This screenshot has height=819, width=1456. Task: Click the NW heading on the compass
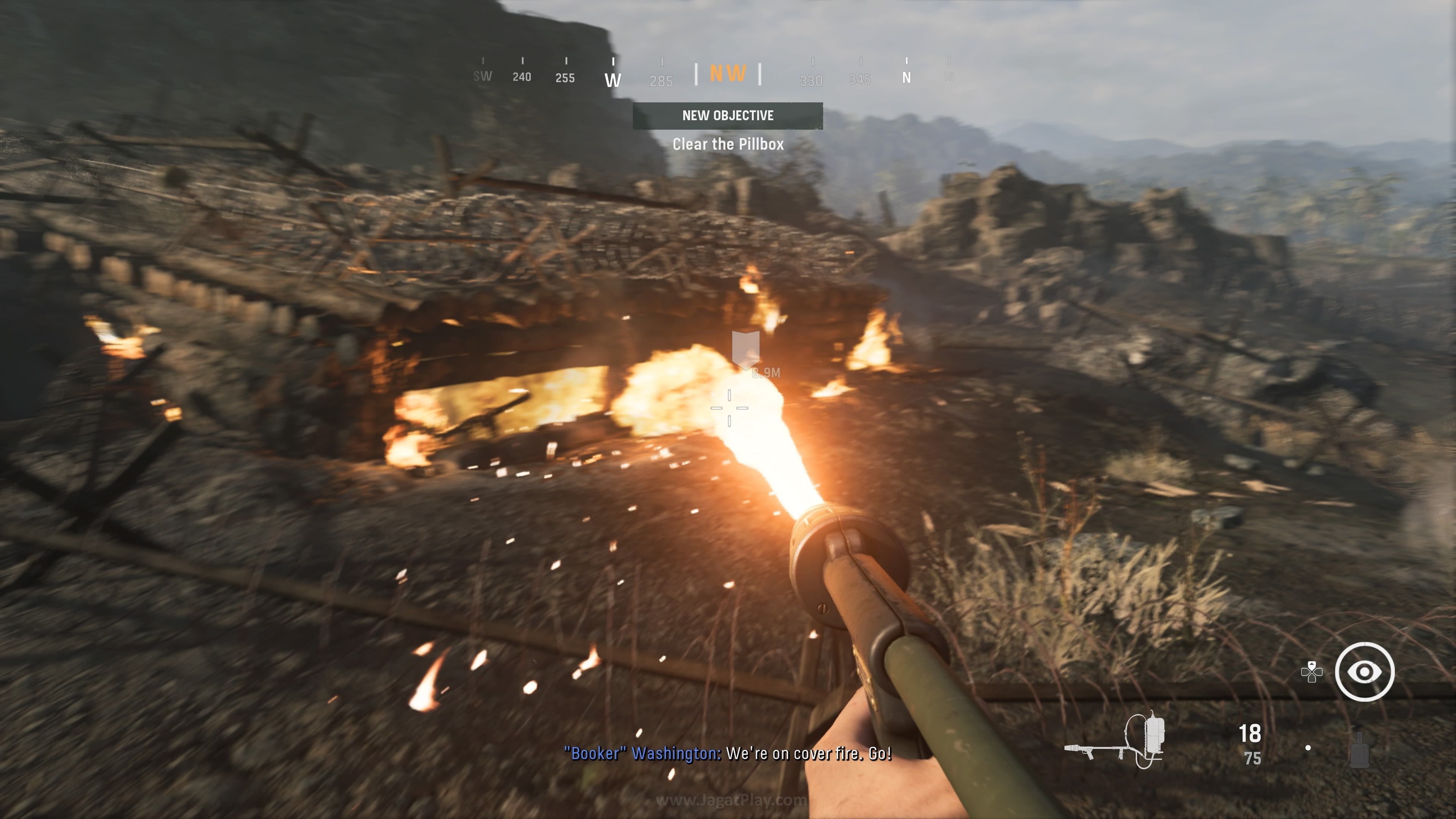728,74
